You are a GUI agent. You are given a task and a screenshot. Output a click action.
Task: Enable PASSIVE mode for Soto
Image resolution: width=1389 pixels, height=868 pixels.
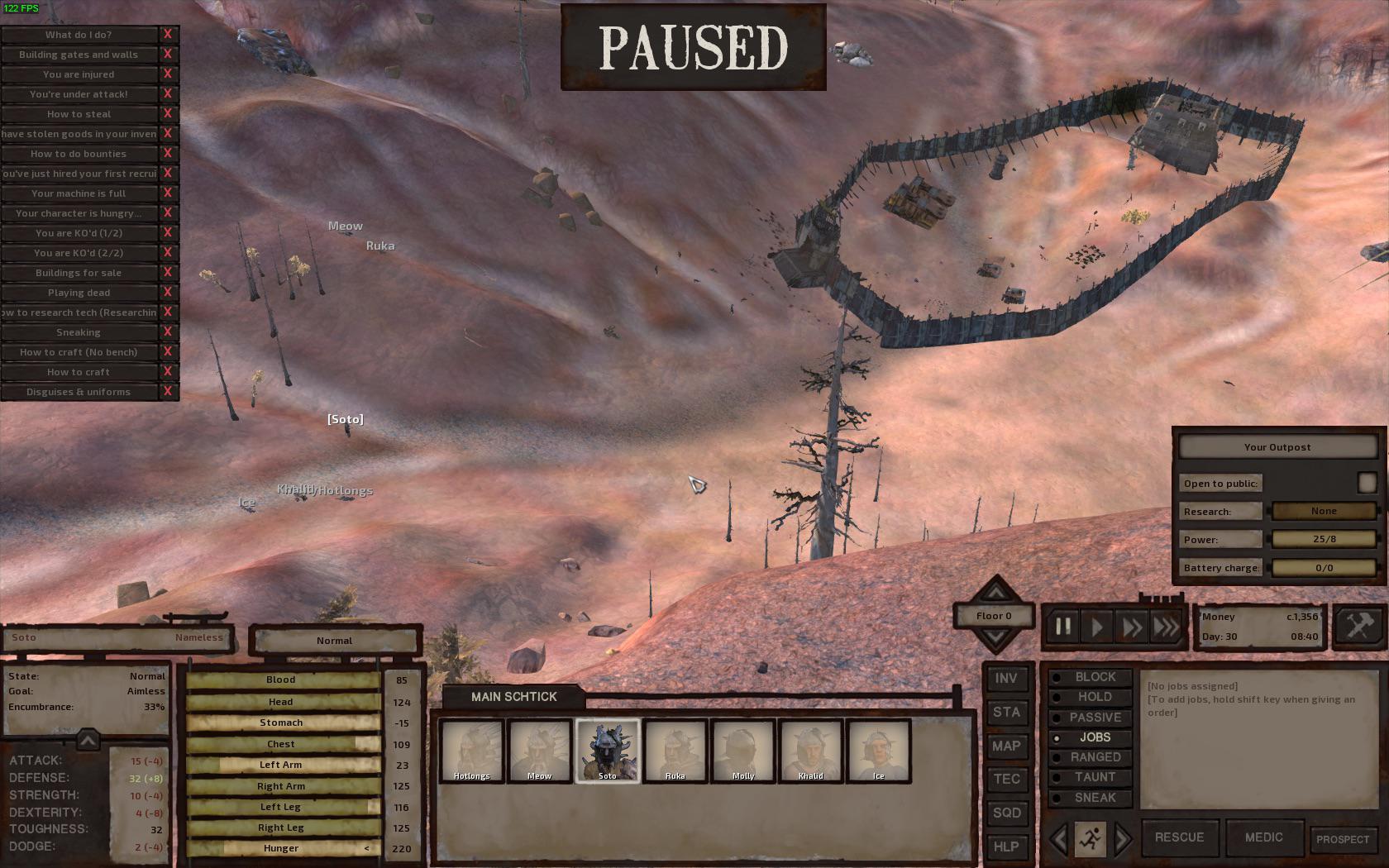click(x=1093, y=717)
